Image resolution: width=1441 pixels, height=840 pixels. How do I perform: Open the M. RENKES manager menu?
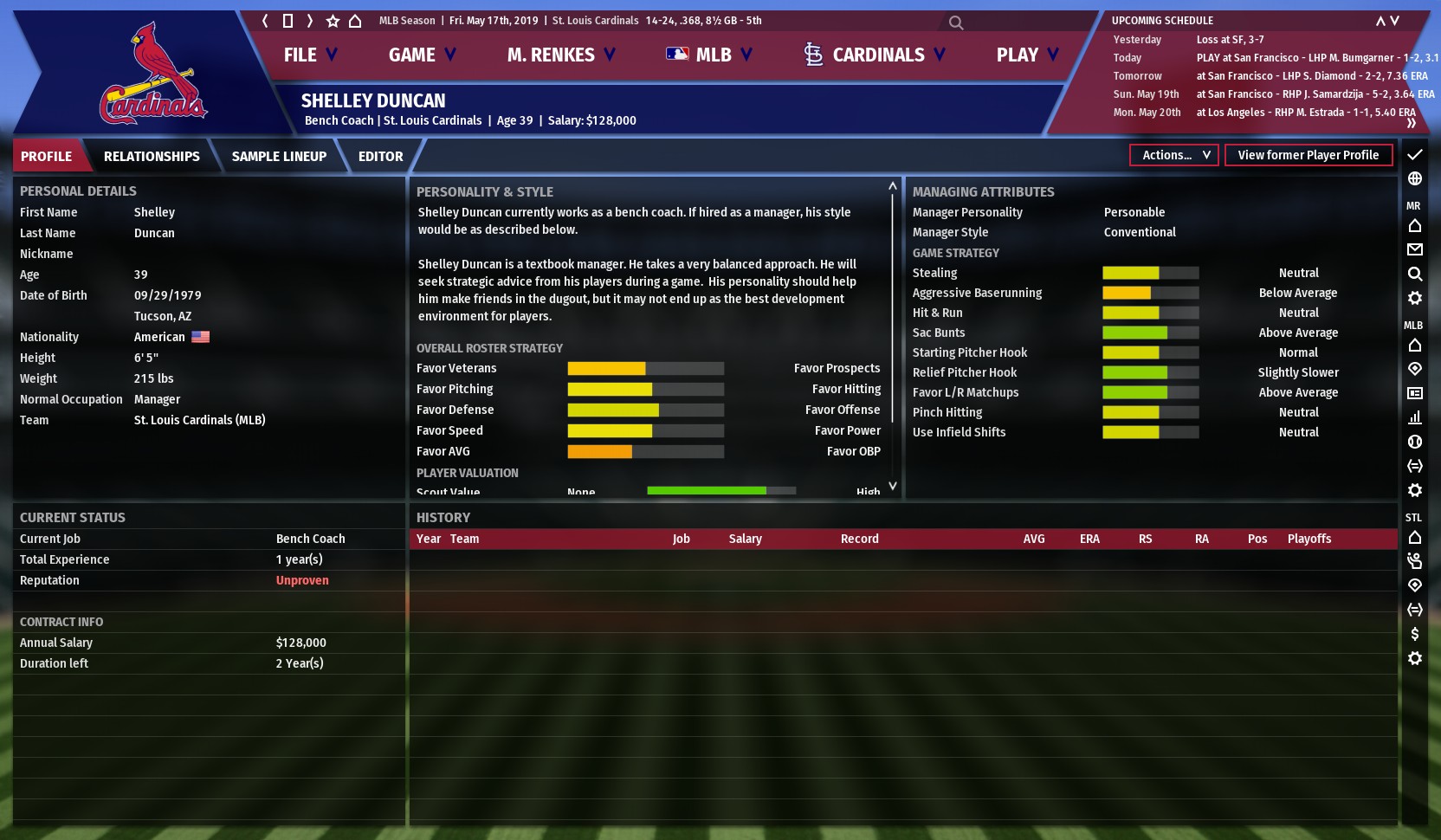pyautogui.click(x=561, y=55)
